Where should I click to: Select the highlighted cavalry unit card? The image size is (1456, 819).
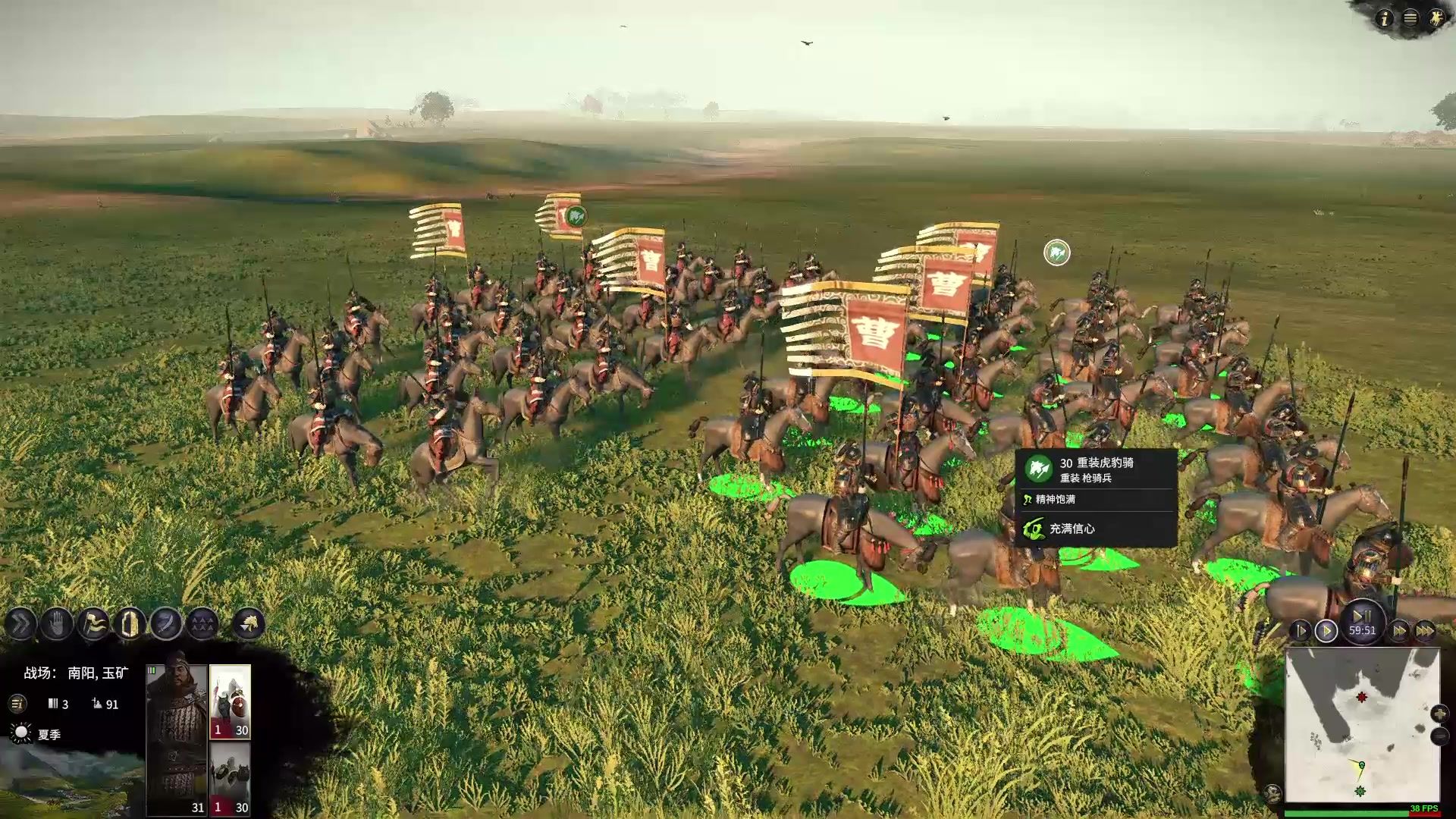[230, 701]
